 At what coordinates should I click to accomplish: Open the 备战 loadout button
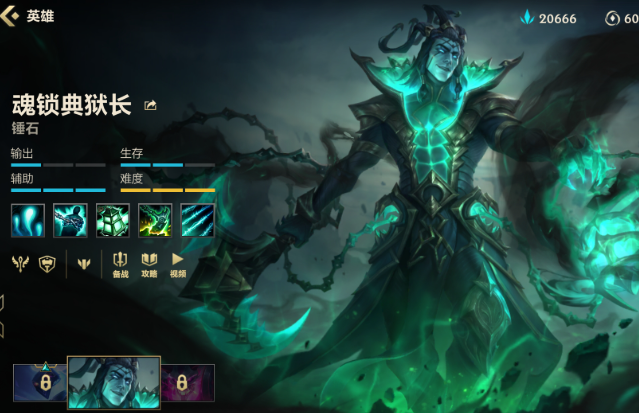pyautogui.click(x=120, y=264)
